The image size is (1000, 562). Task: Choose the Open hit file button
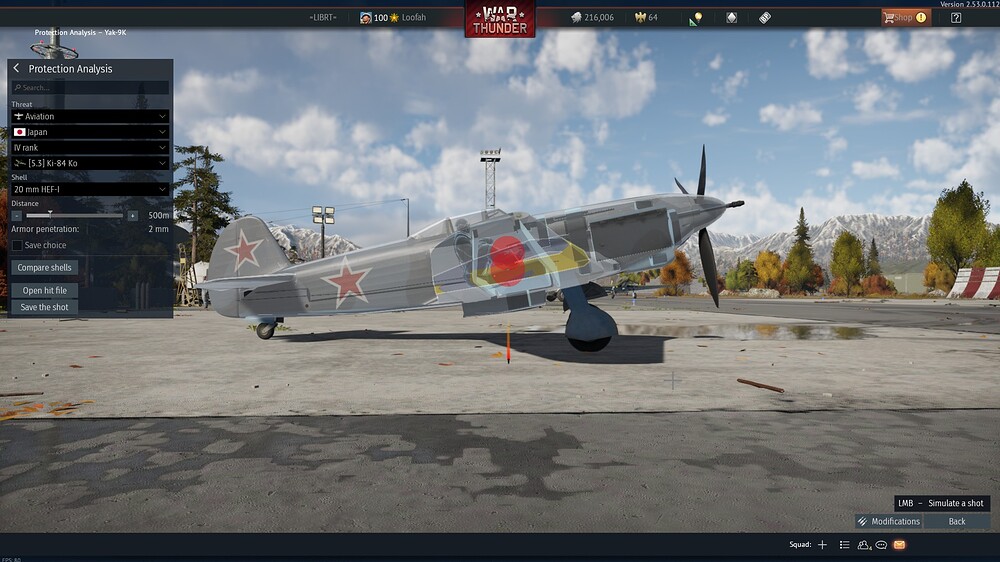click(45, 291)
